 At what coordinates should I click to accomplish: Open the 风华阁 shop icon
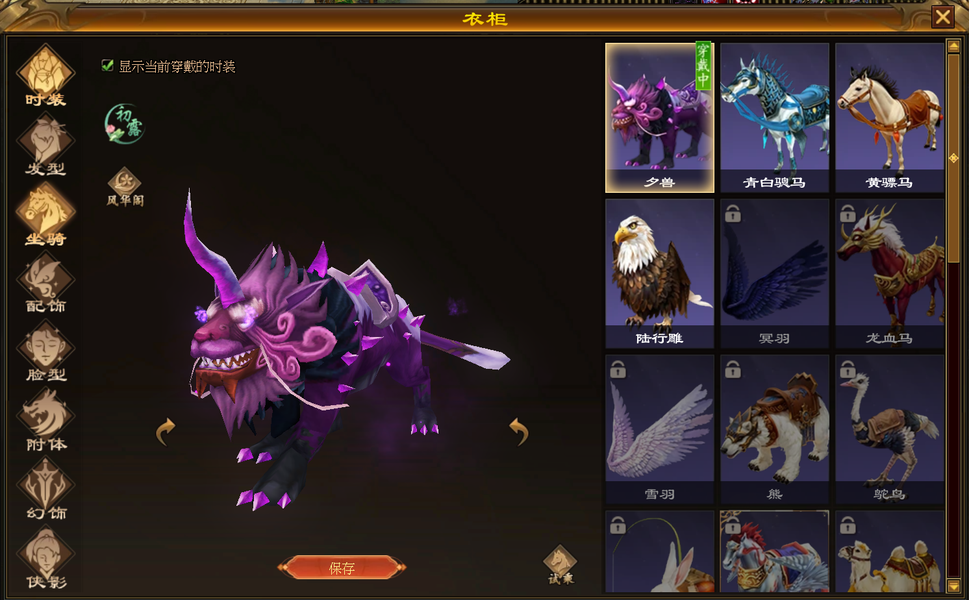click(125, 186)
